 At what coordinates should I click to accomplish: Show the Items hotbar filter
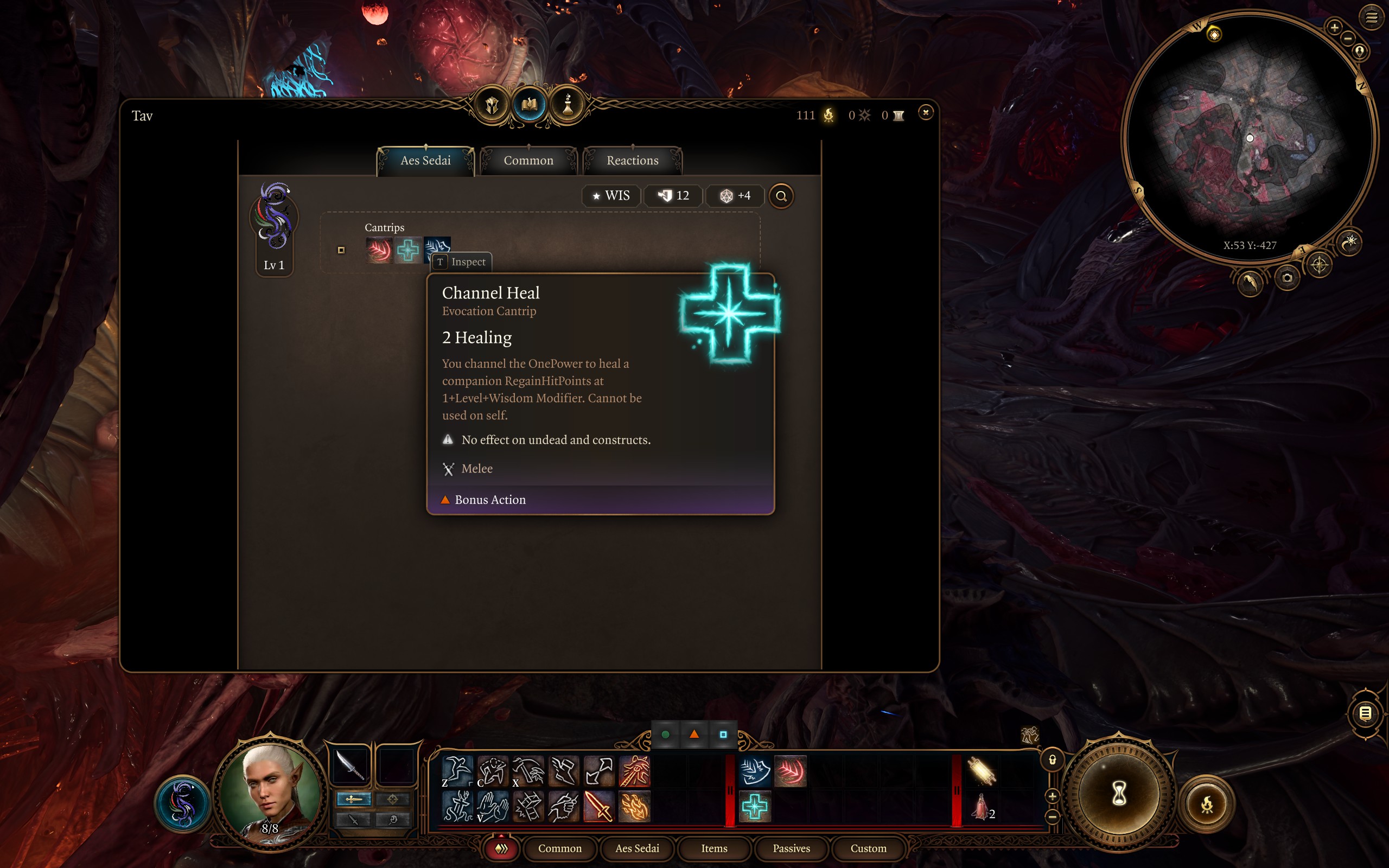coord(714,848)
